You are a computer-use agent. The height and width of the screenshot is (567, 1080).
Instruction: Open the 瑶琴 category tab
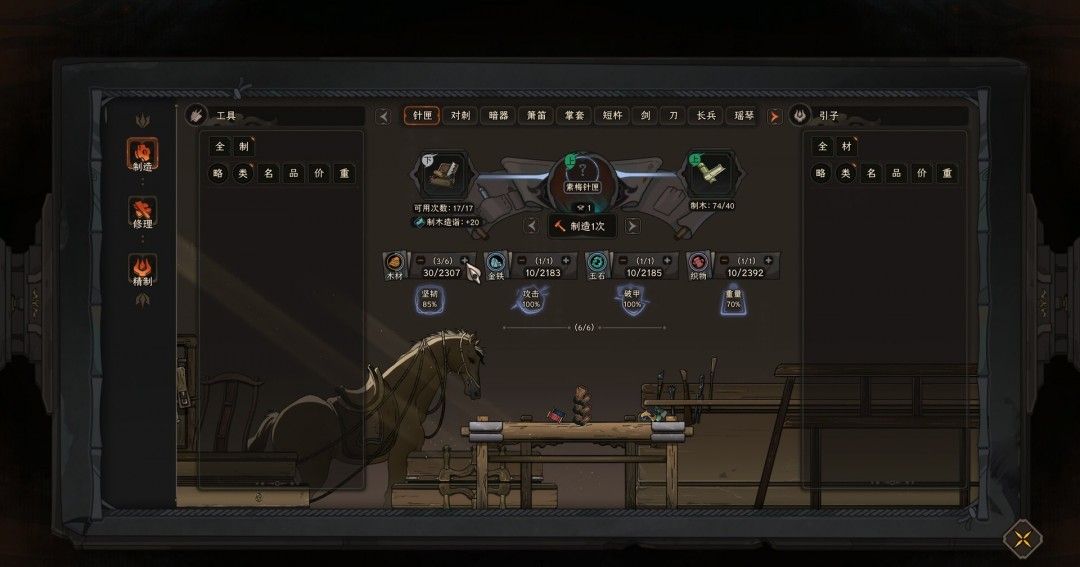[741, 116]
